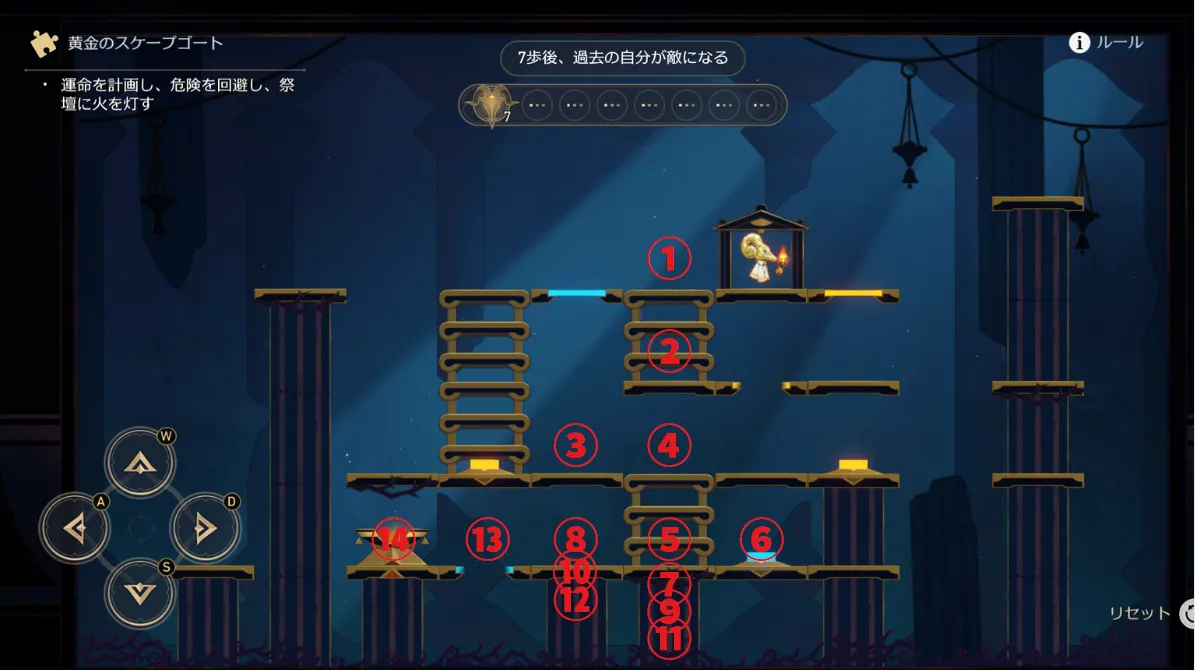Tap the left arrow move button
This screenshot has height=670, width=1195.
point(75,527)
